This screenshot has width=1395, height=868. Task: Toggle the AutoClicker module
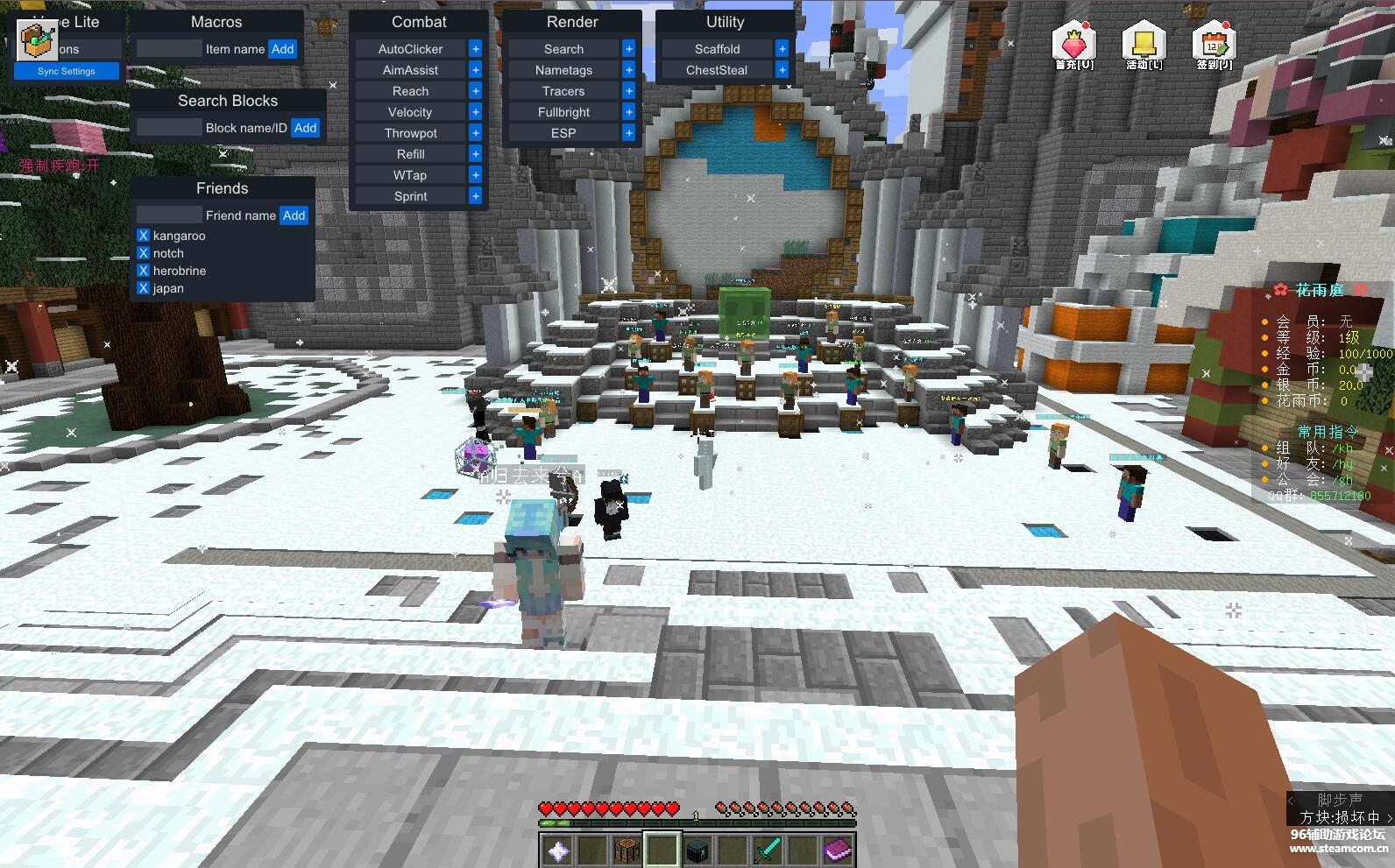410,49
